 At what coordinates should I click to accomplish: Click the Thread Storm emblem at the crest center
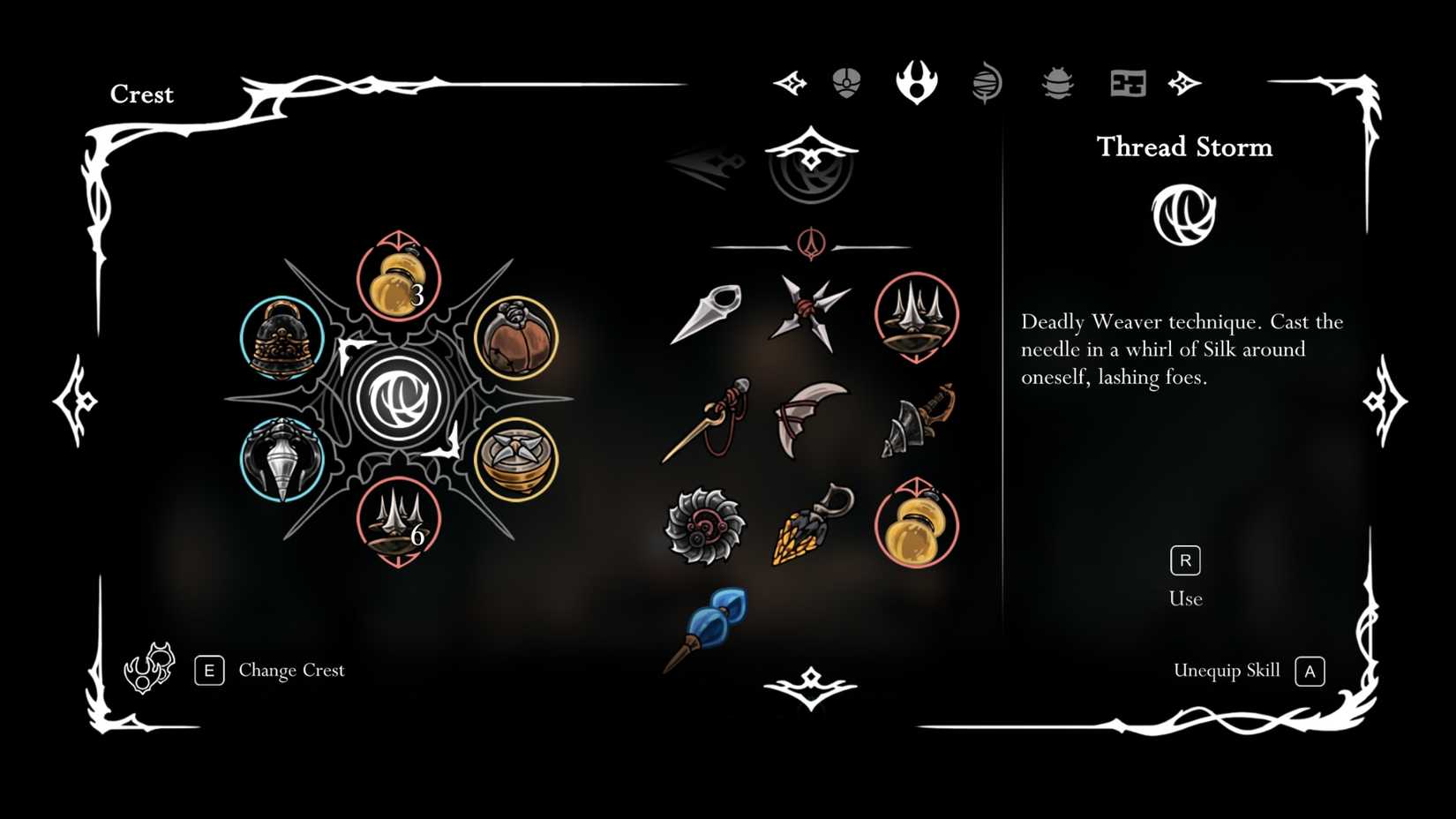399,397
